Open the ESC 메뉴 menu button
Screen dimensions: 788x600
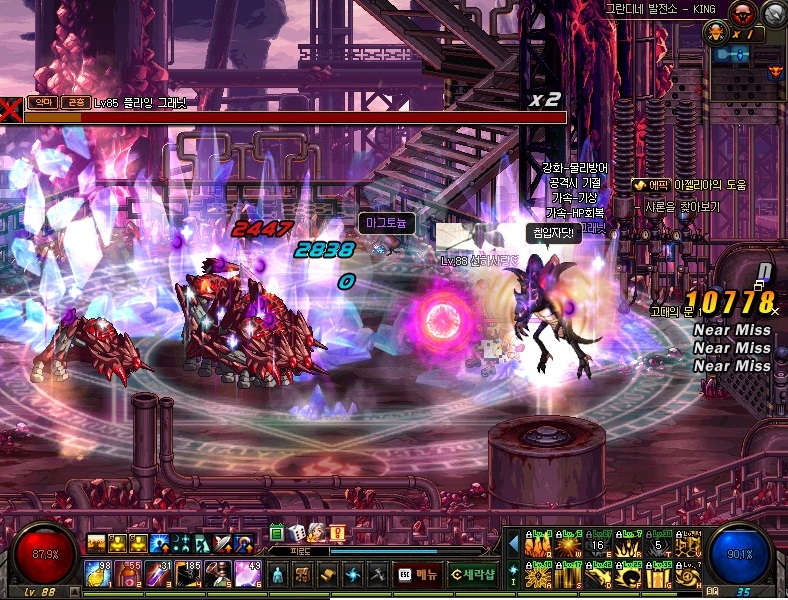point(418,575)
